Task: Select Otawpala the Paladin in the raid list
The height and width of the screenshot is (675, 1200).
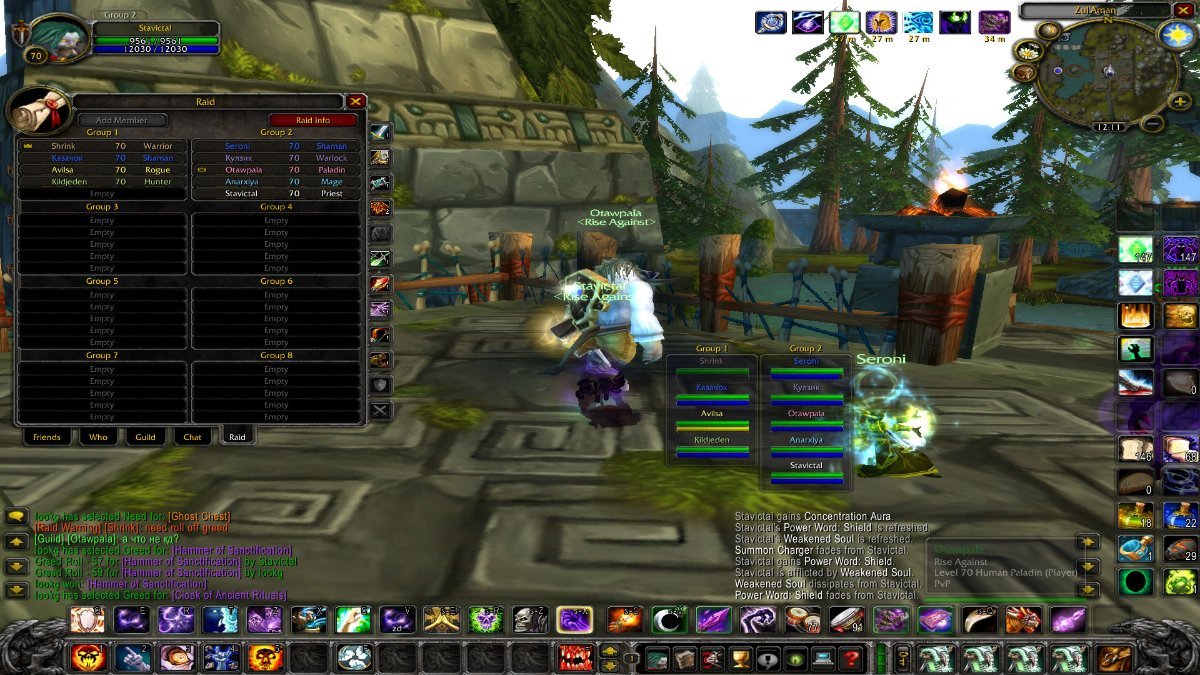Action: [x=276, y=170]
